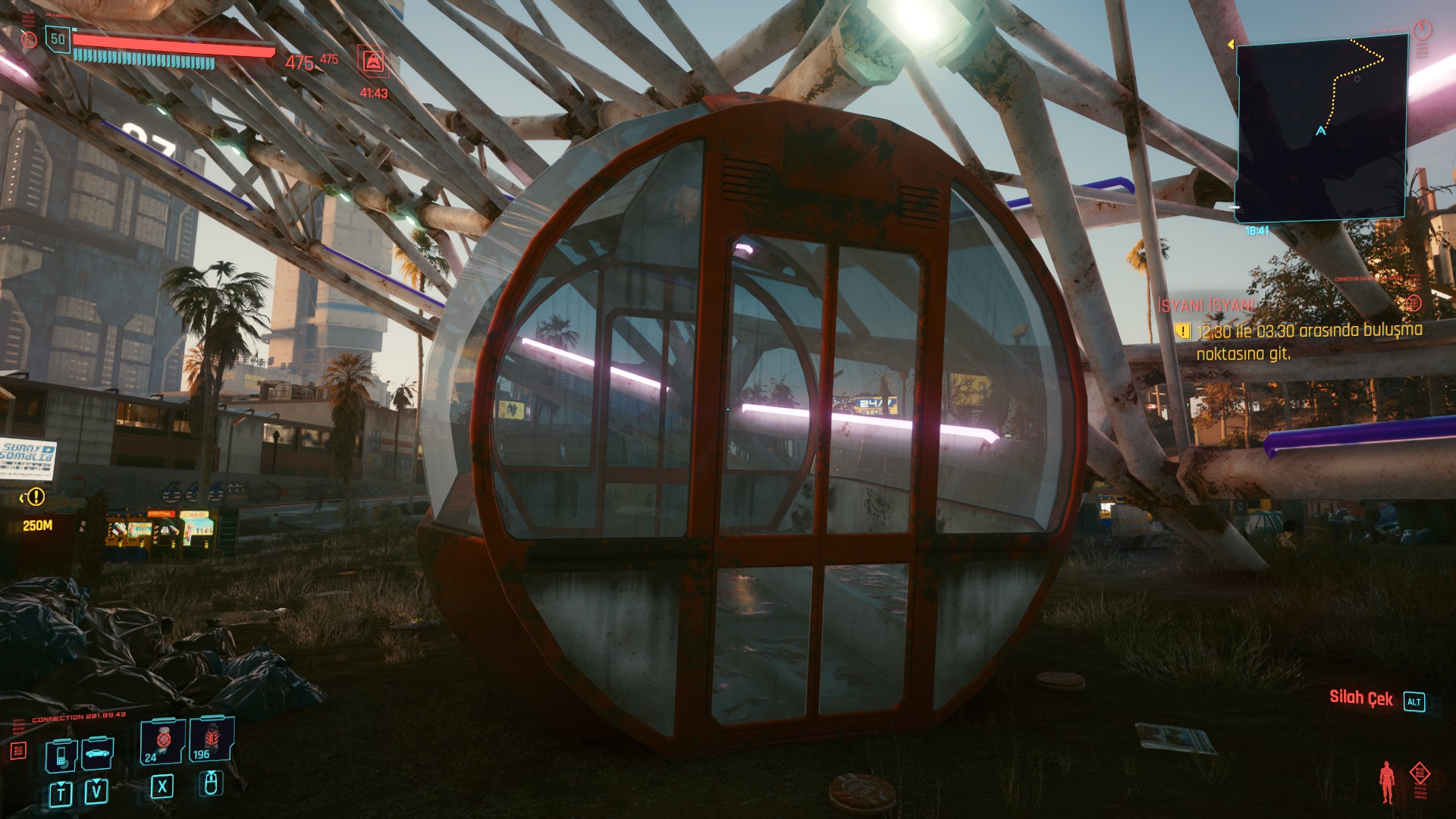Click the yellow player arrow on minimap

click(x=1320, y=131)
